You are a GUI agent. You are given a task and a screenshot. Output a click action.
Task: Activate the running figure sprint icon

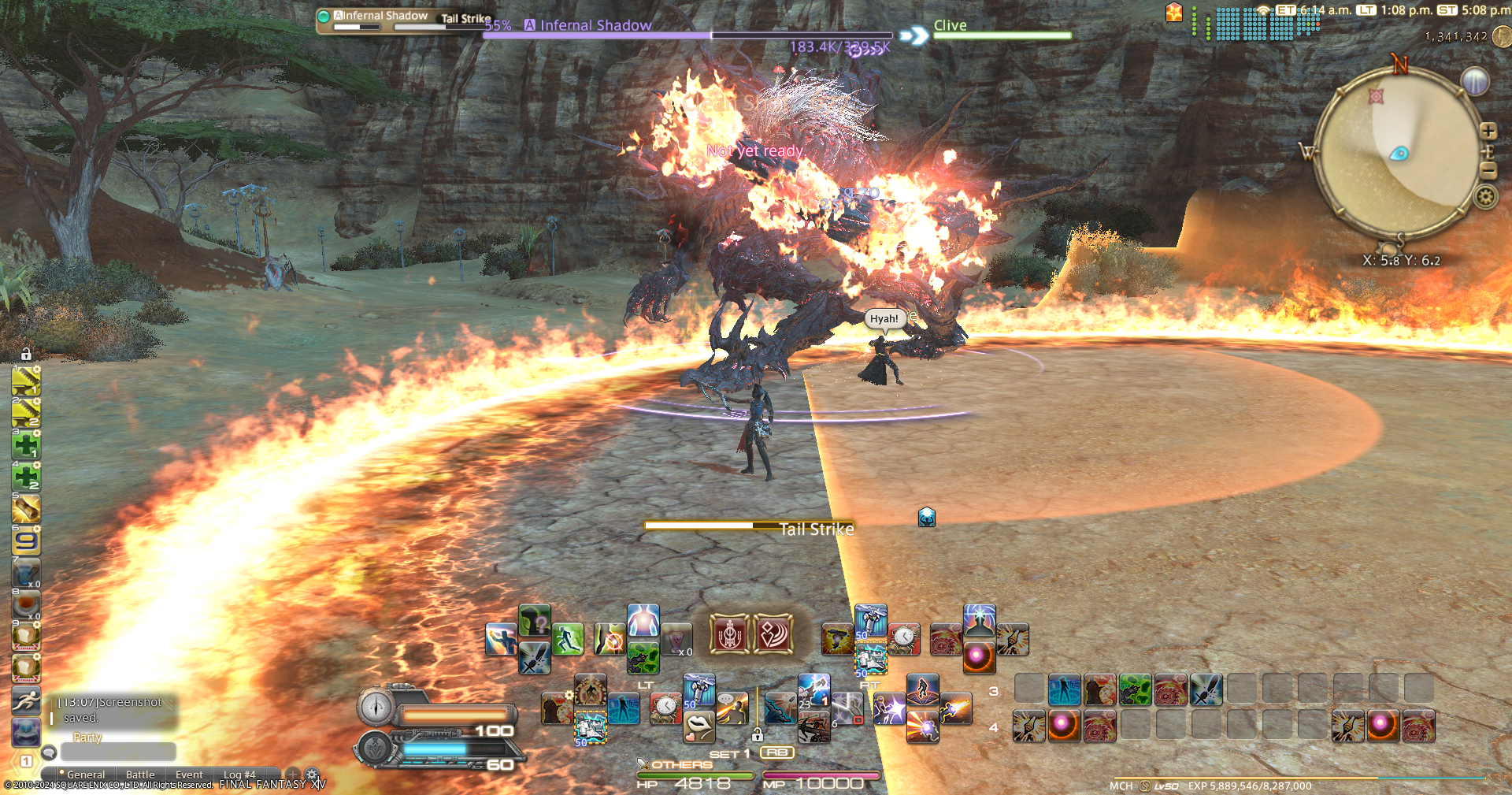coord(26,700)
